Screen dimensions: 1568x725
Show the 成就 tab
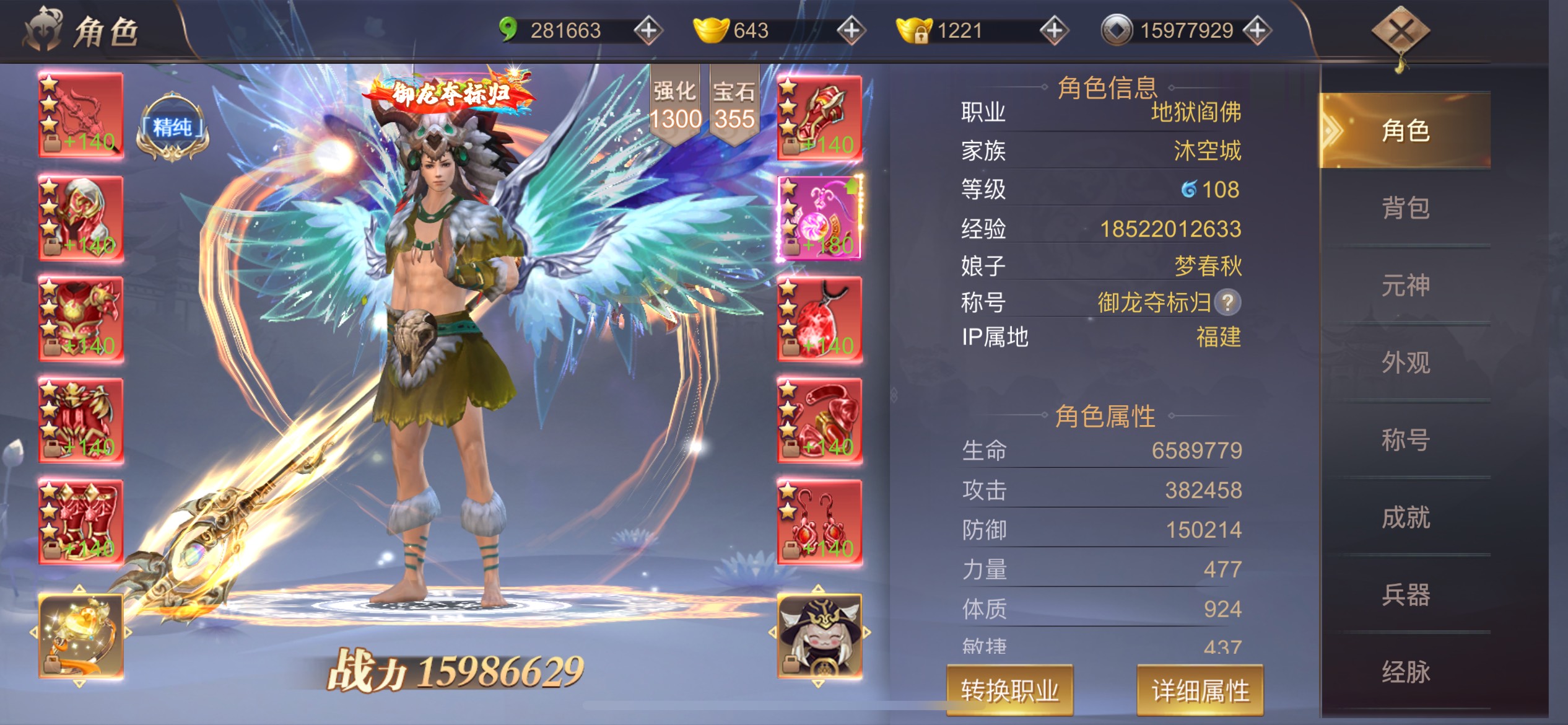[x=1405, y=517]
